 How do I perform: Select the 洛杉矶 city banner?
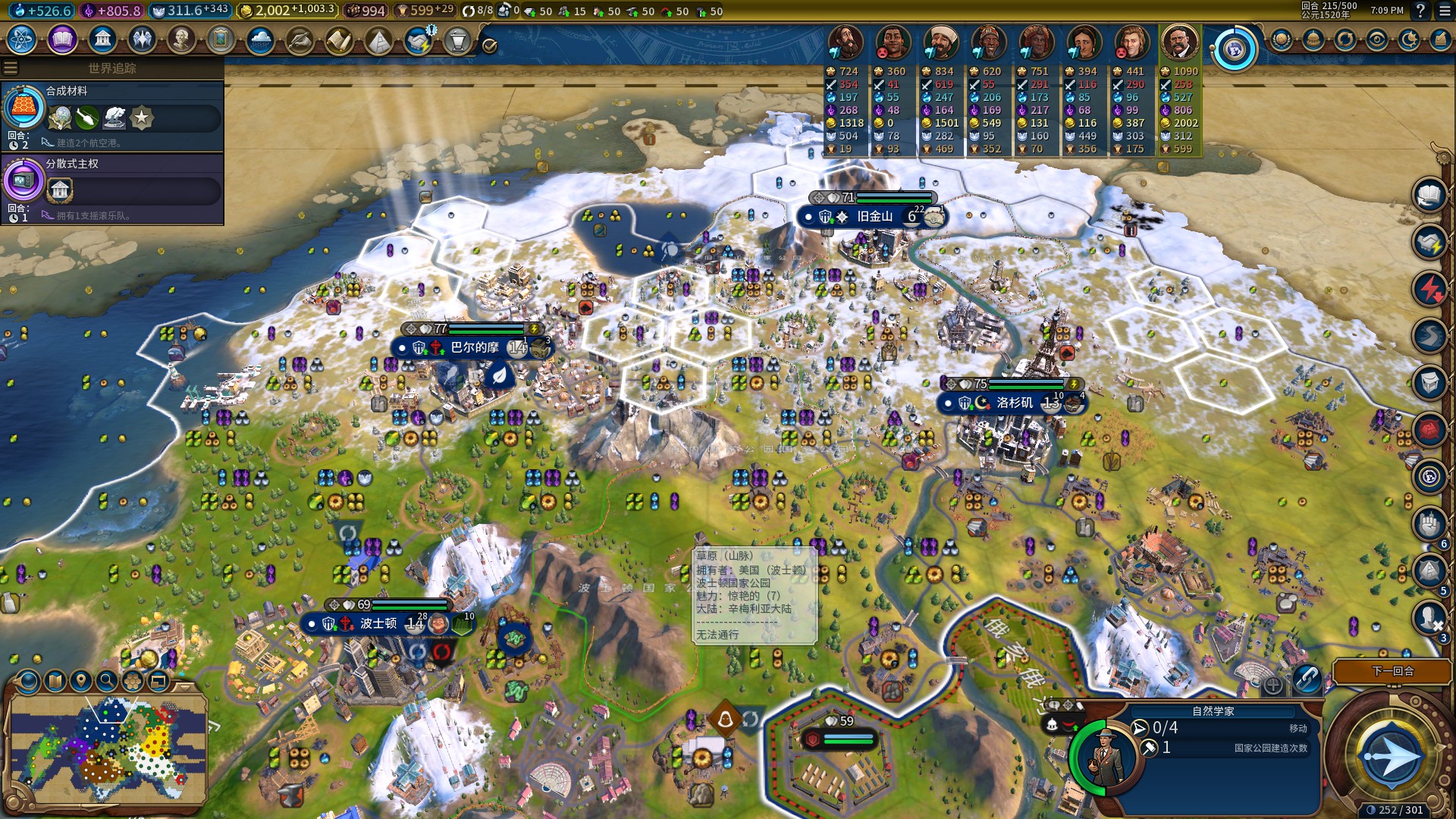(1014, 403)
